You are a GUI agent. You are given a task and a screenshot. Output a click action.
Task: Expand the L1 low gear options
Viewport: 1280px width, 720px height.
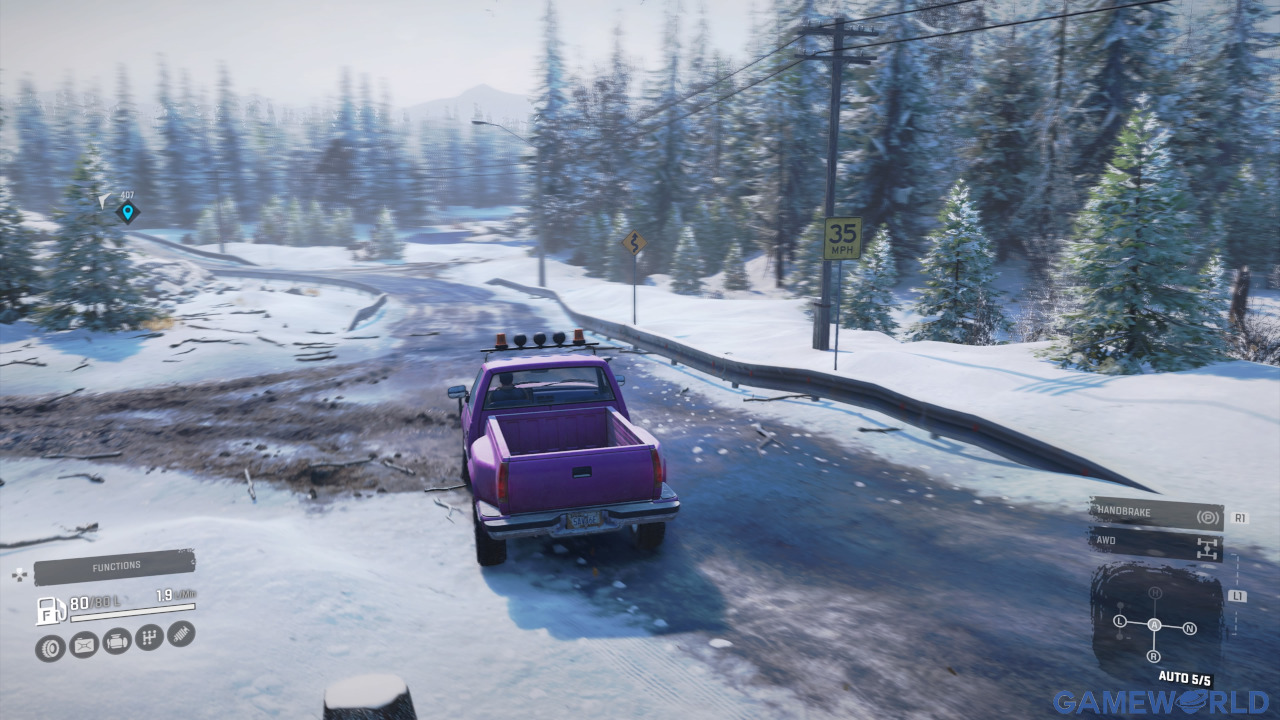tap(1237, 596)
